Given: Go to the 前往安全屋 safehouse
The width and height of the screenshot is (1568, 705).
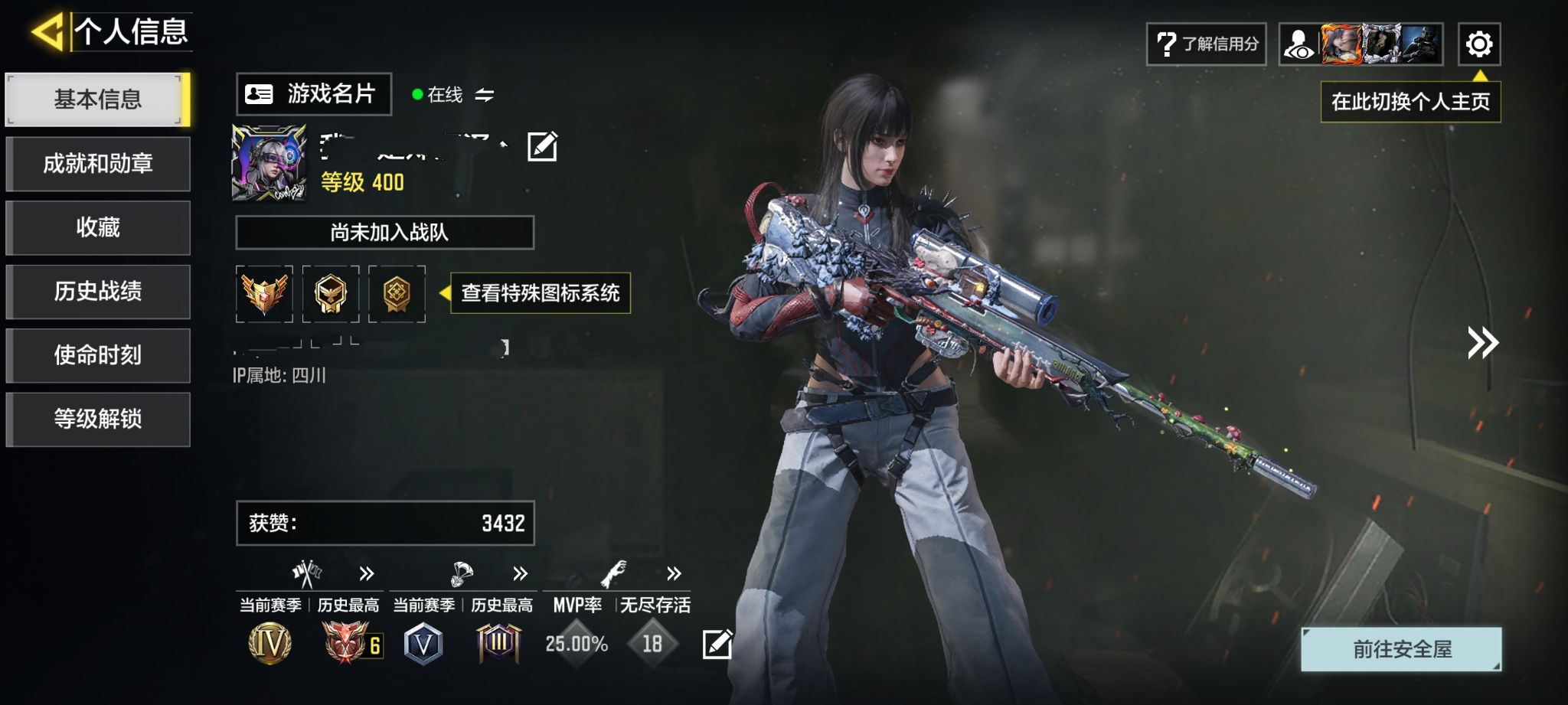Looking at the screenshot, I should coord(1401,649).
